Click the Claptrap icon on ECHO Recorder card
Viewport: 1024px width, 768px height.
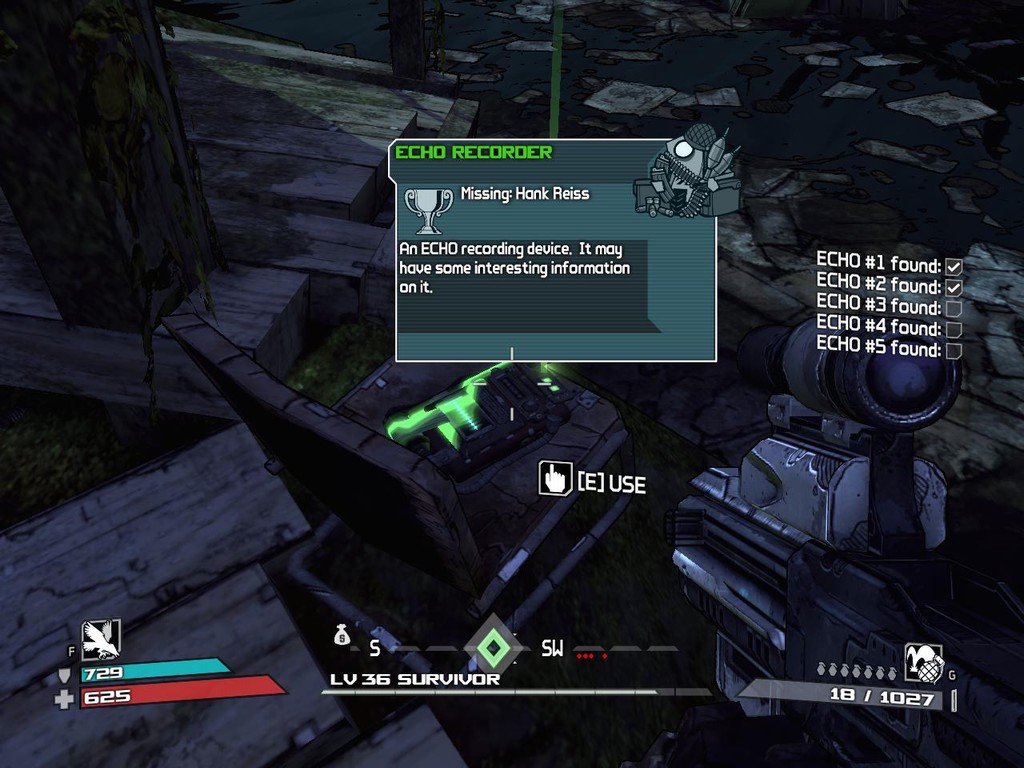(x=689, y=174)
